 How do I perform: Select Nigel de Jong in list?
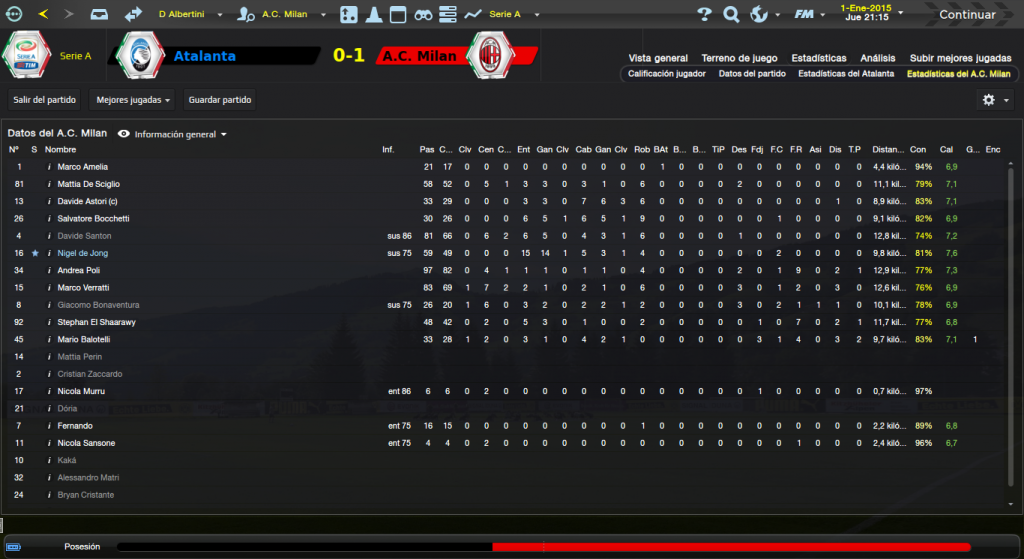click(x=84, y=253)
